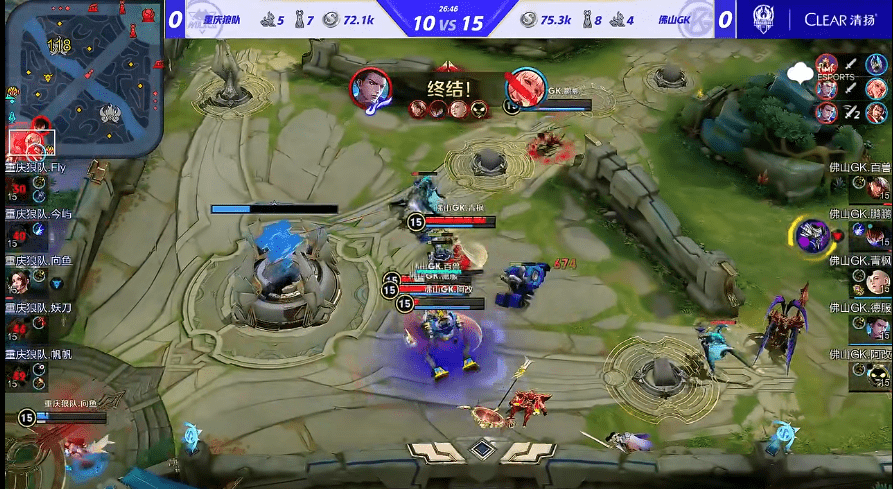Click the 佛山GK team name in the scoreboard
The image size is (893, 489).
[675, 19]
